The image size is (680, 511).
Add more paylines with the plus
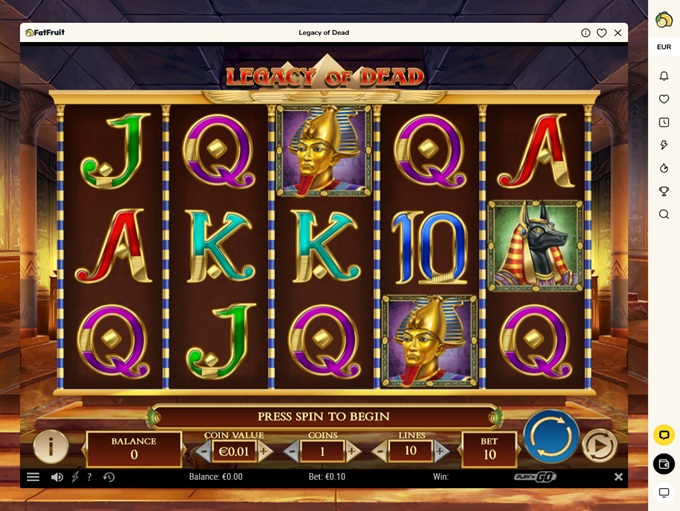tap(440, 451)
